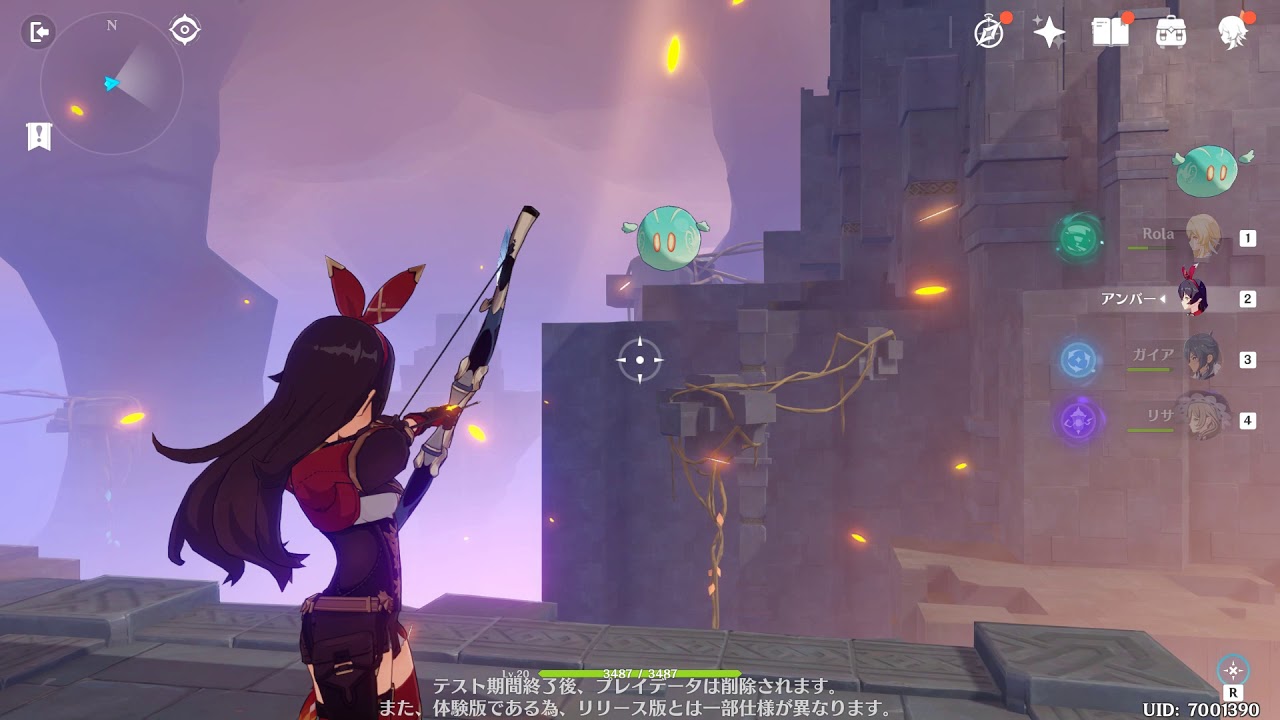Screen dimensions: 1280x720
Task: Open the backpack inventory icon
Action: tap(1171, 32)
